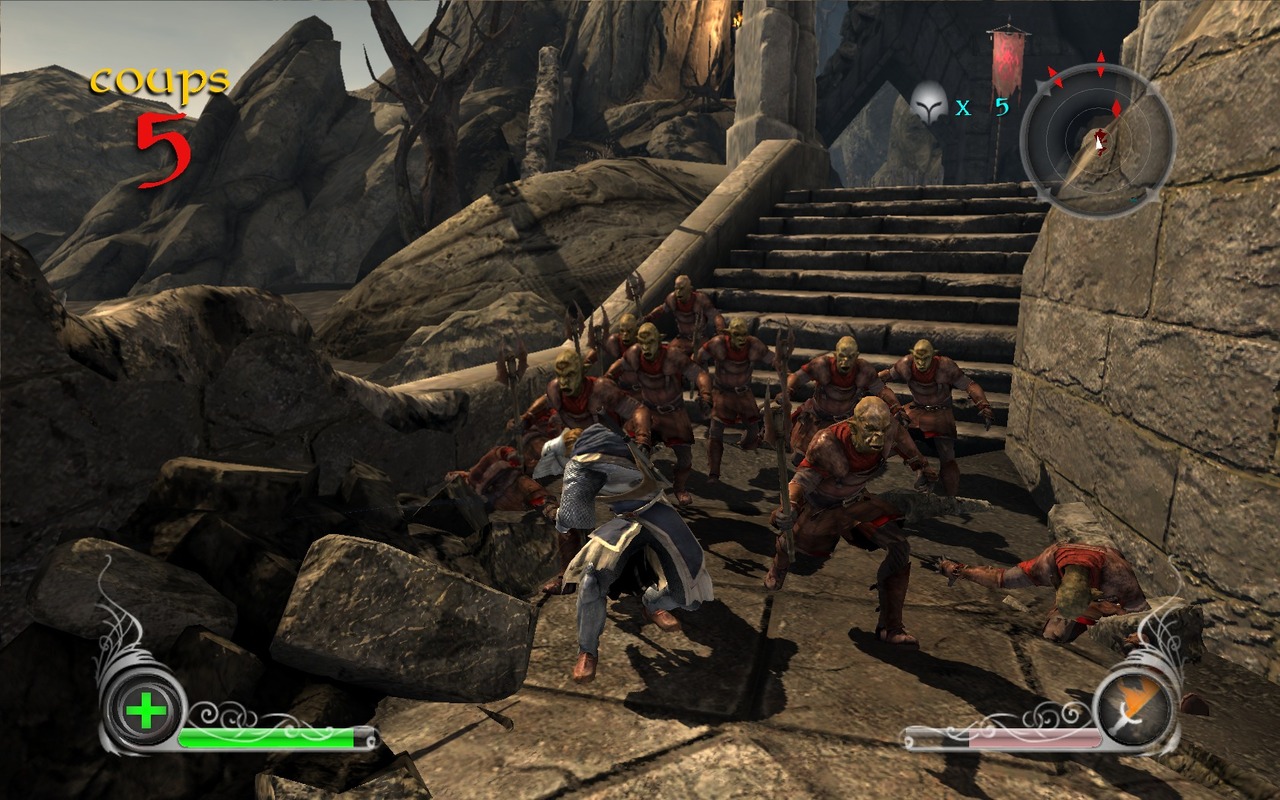Click the silver helmet lives icon
Viewport: 1280px width, 800px height.
[x=929, y=103]
